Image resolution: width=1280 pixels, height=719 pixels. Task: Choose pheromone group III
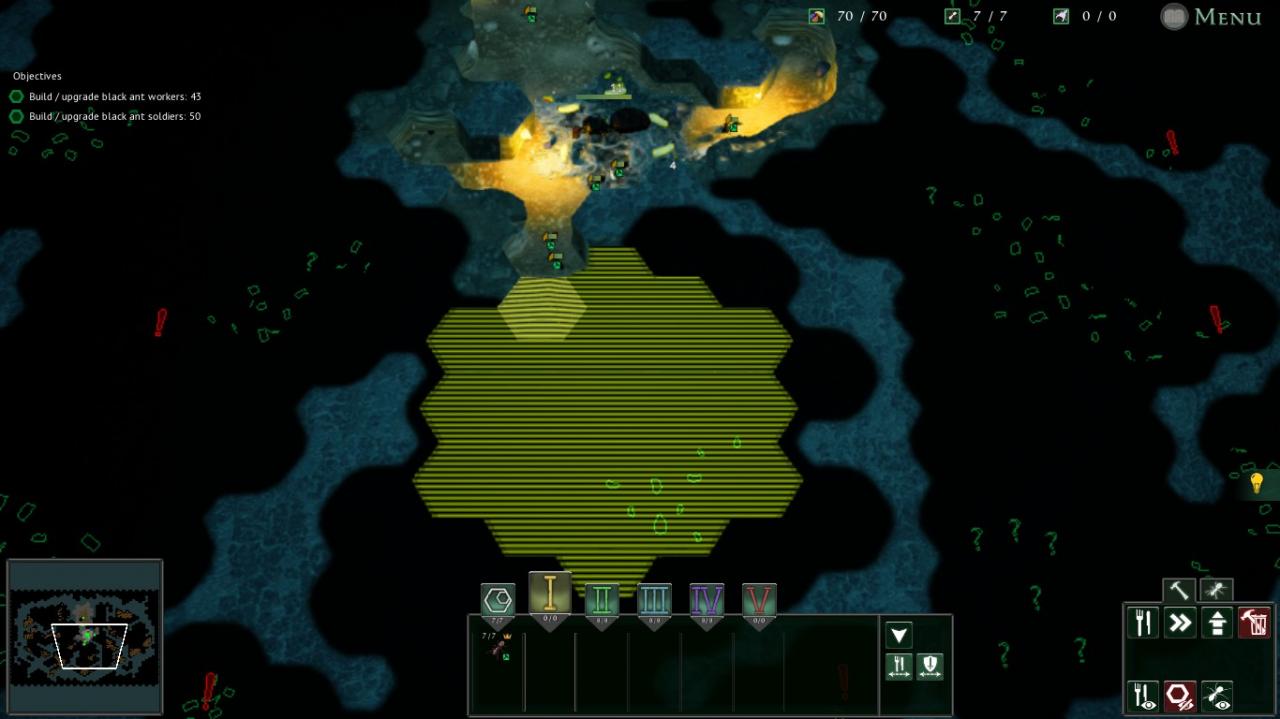click(x=654, y=601)
